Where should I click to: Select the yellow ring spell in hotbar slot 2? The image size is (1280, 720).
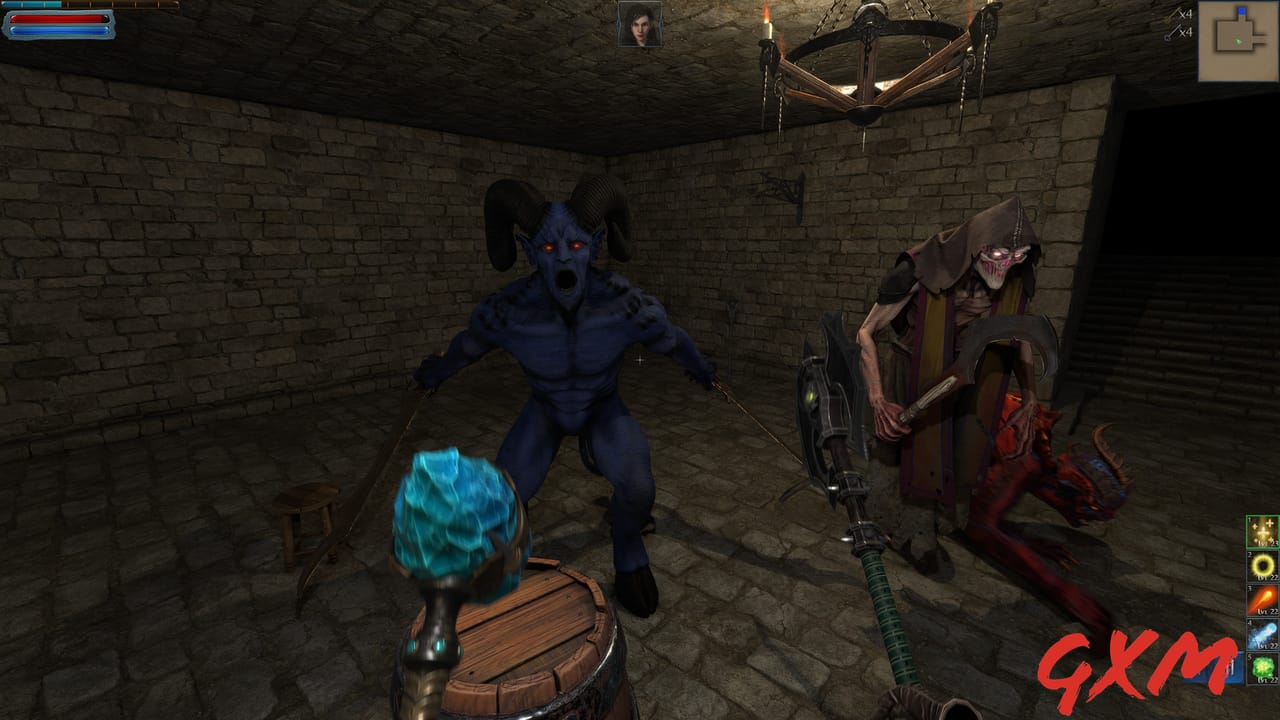tap(1261, 566)
